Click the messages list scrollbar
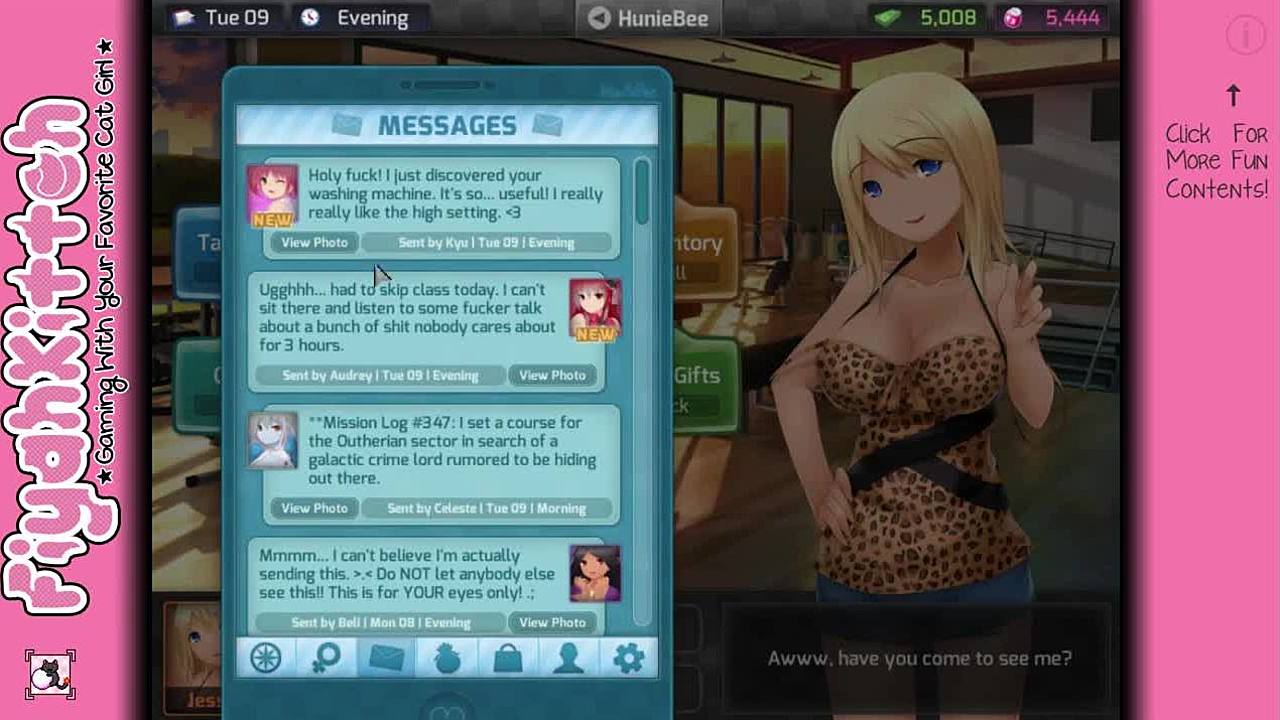1280x720 pixels. tap(641, 193)
